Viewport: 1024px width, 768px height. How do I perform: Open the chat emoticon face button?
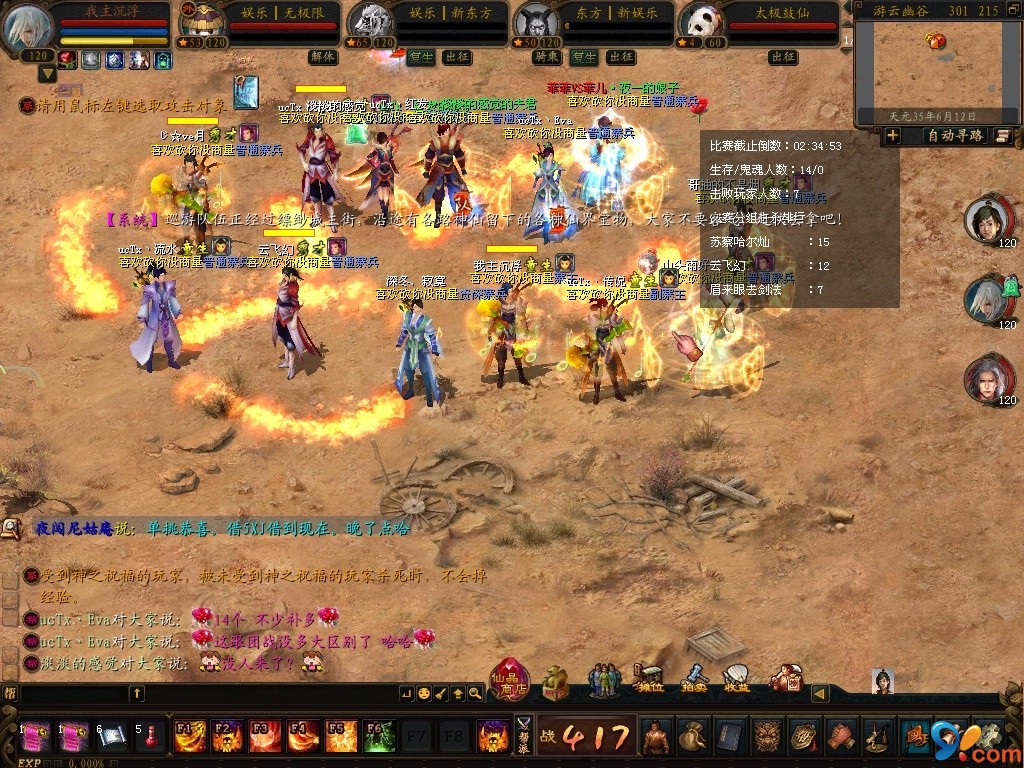click(424, 693)
